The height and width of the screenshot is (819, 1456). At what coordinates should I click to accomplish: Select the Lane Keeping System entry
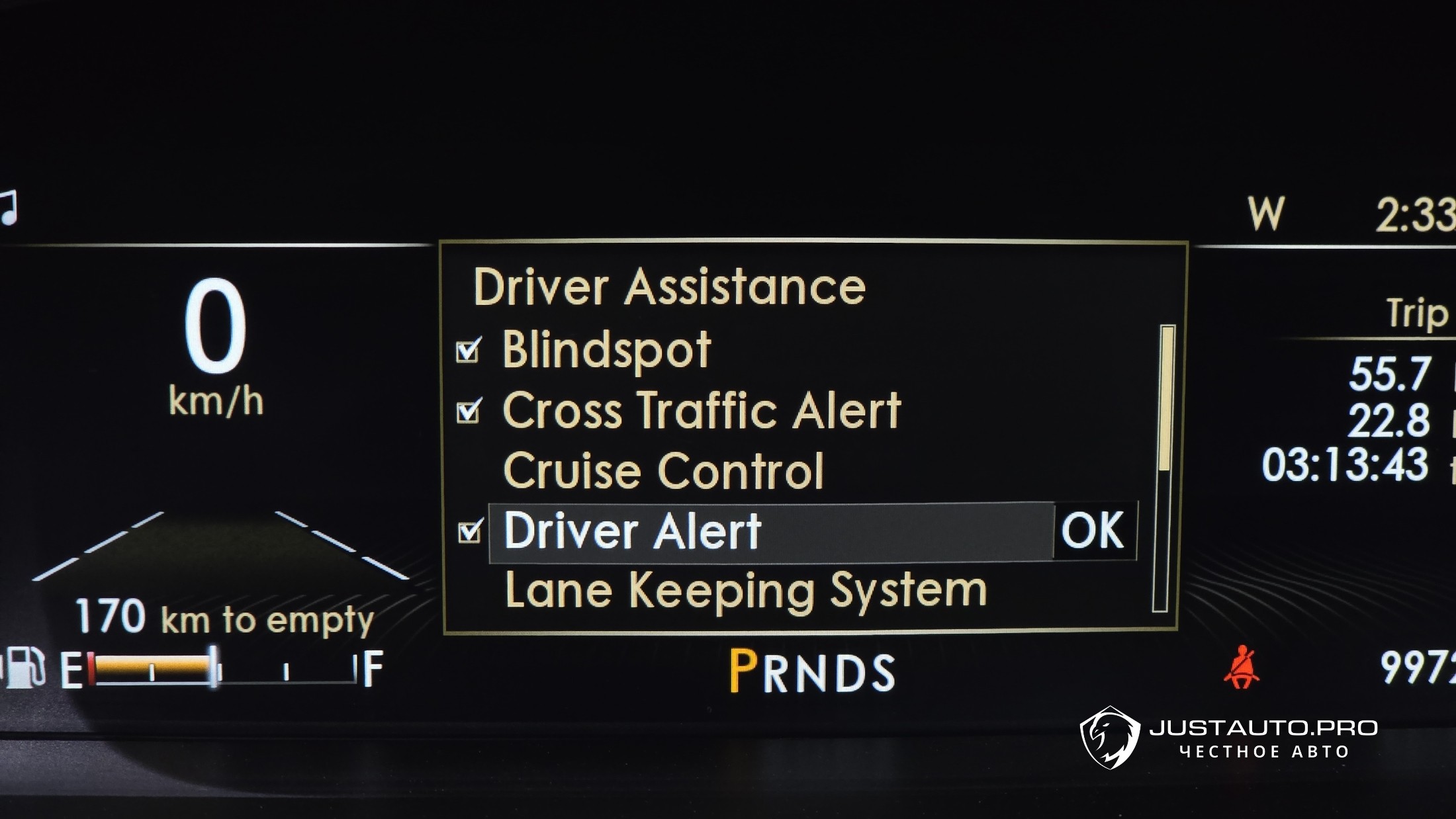[745, 591]
